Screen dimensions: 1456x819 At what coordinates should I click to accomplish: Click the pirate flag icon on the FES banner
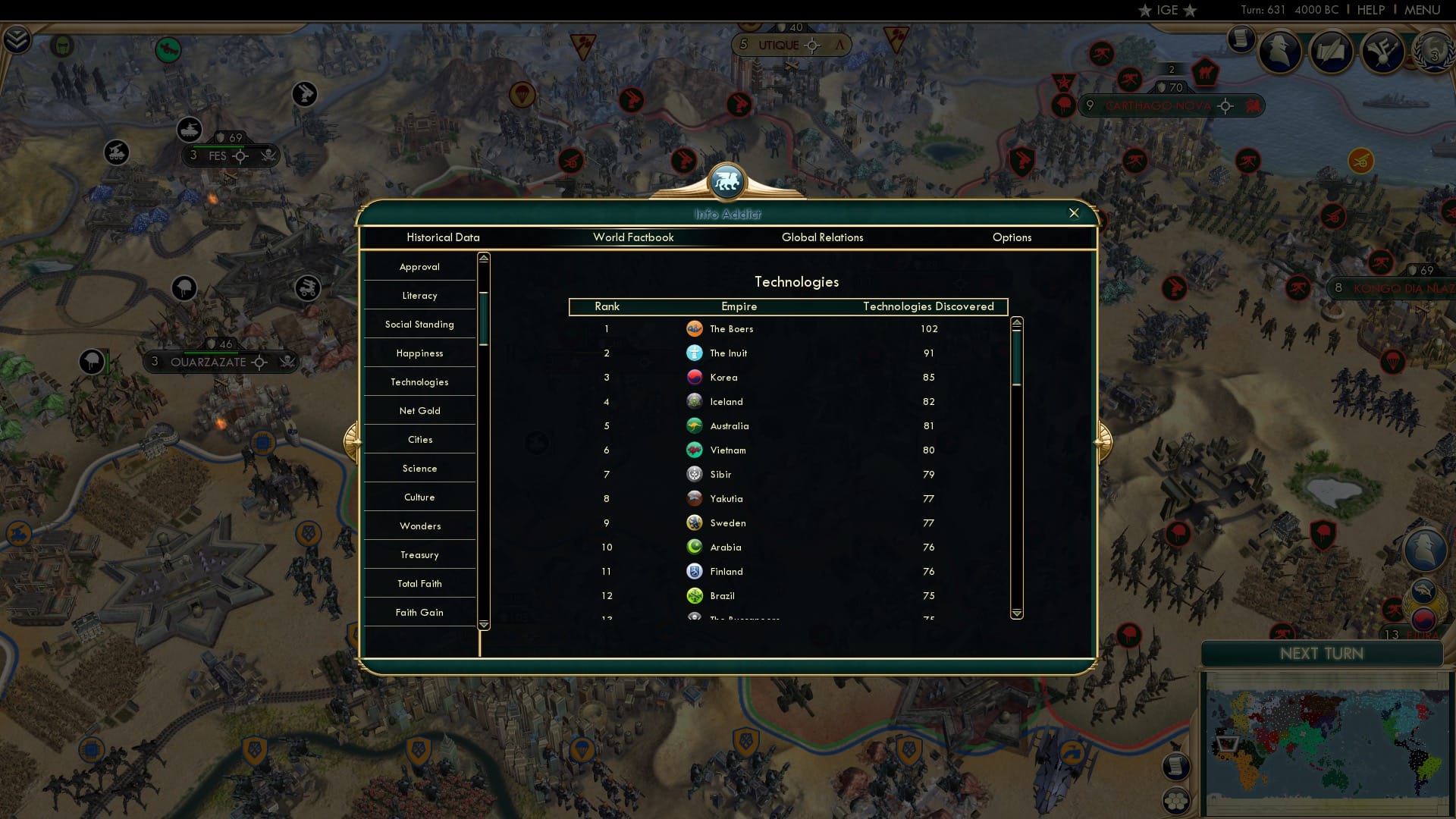(266, 156)
